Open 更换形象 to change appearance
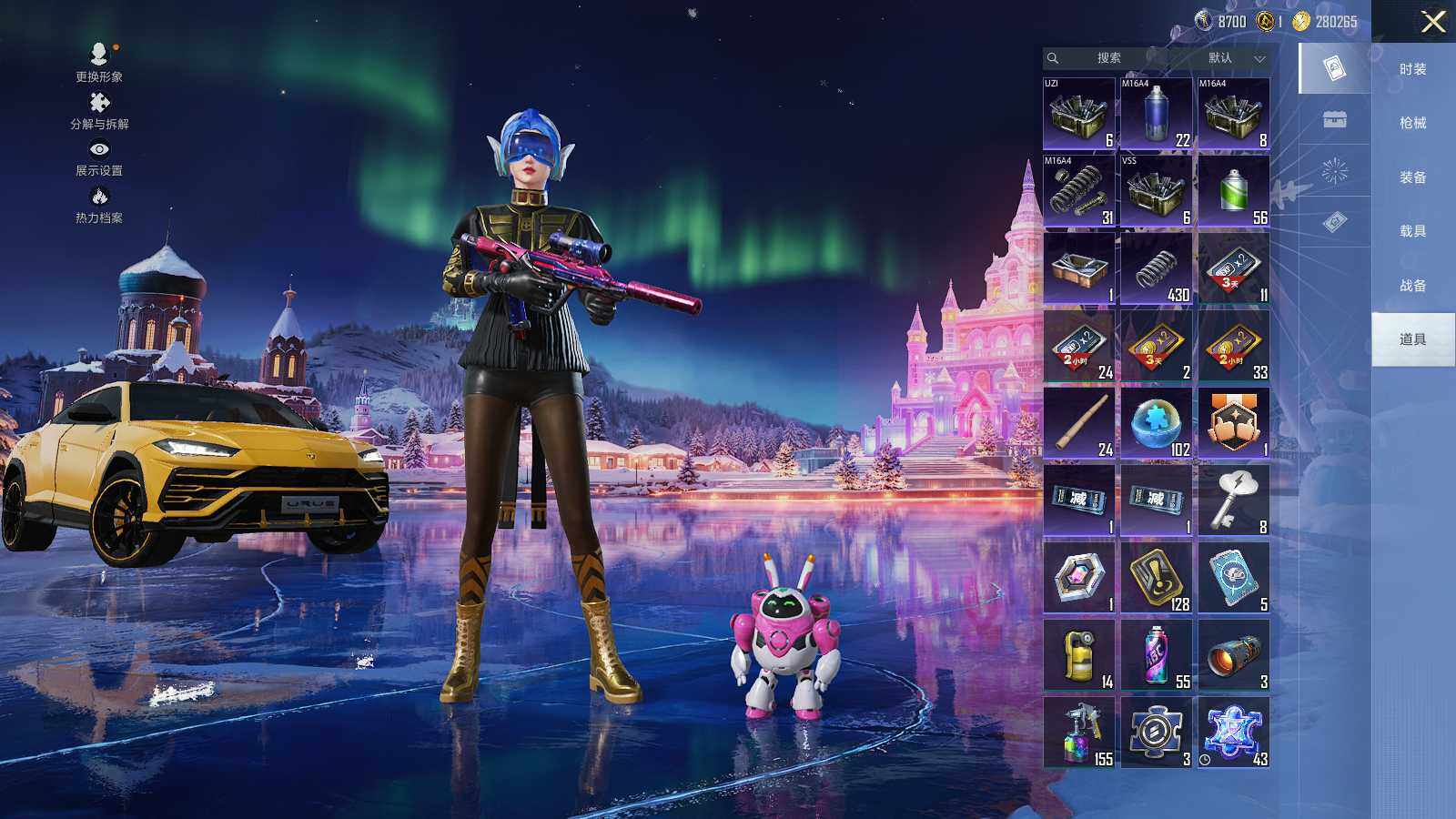This screenshot has height=819, width=1456. point(99,62)
